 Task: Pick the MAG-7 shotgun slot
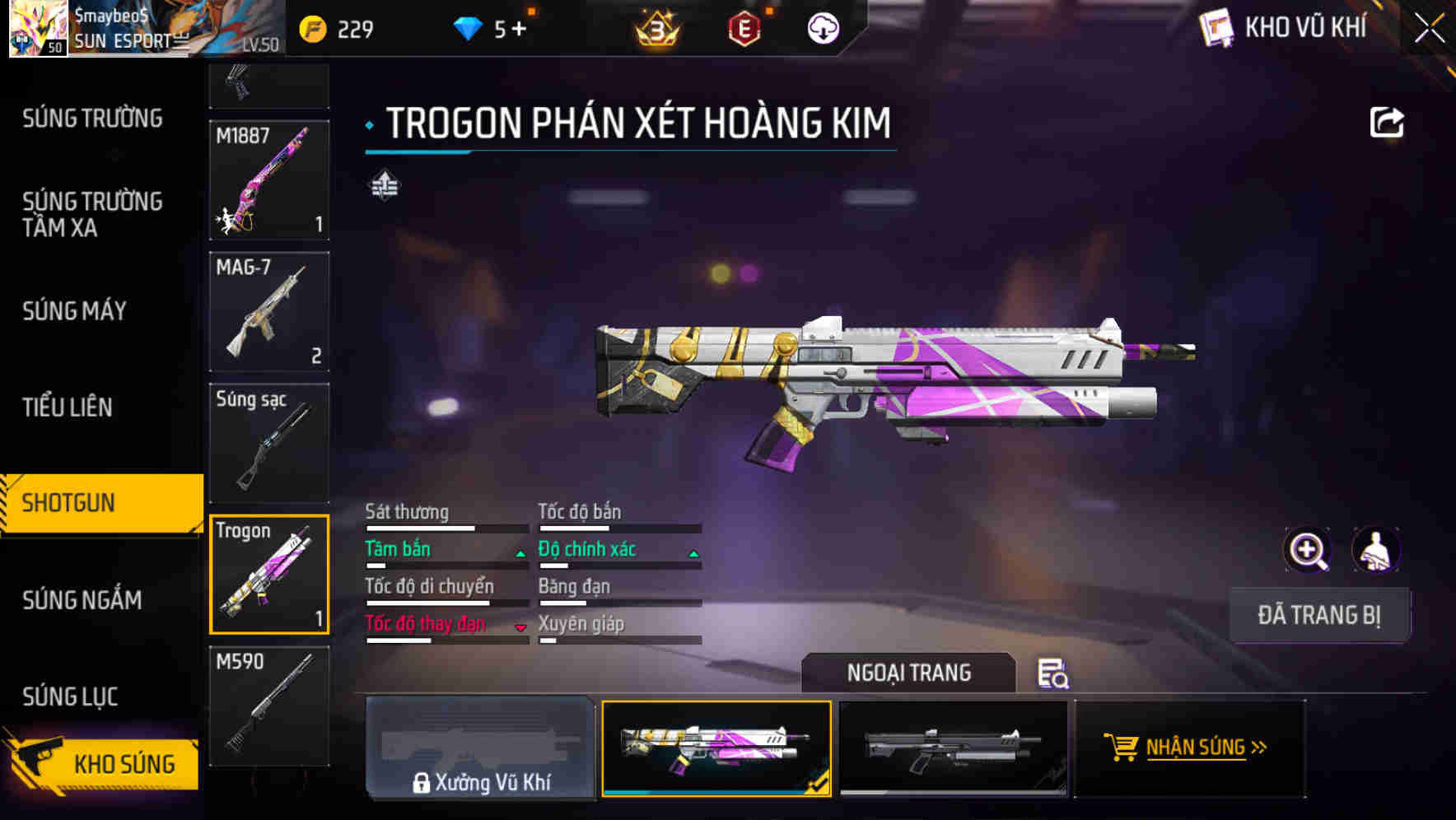click(269, 311)
